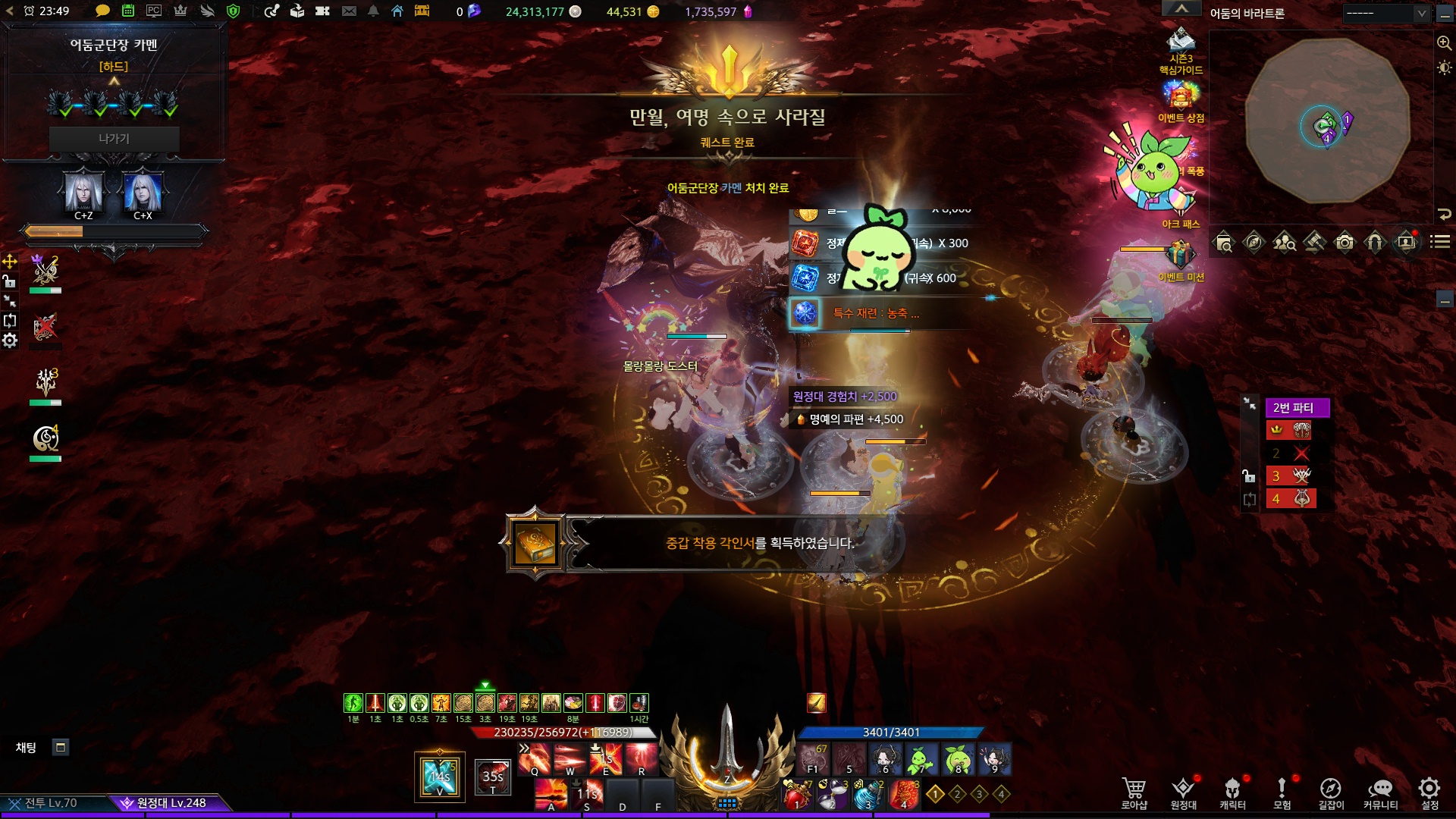Click the 나가기 exit button

(114, 139)
